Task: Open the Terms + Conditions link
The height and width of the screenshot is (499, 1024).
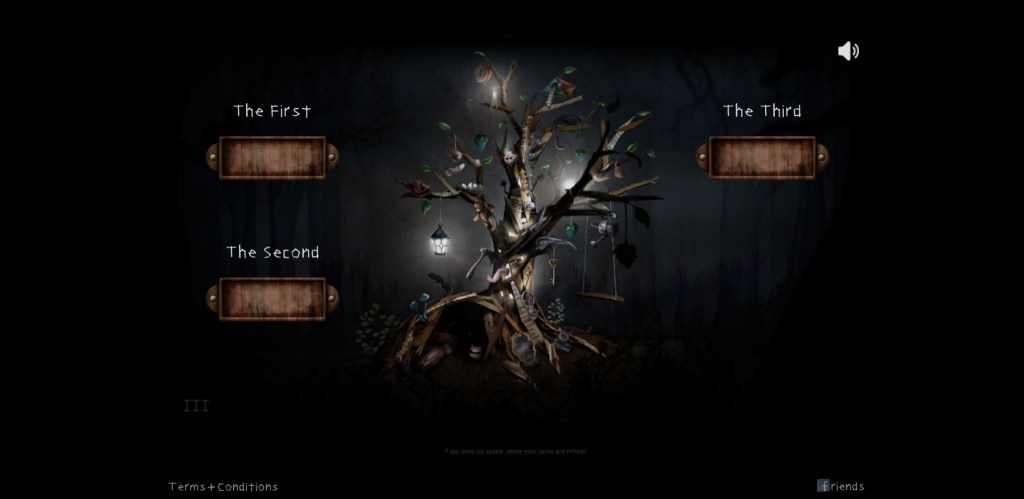Action: (223, 487)
